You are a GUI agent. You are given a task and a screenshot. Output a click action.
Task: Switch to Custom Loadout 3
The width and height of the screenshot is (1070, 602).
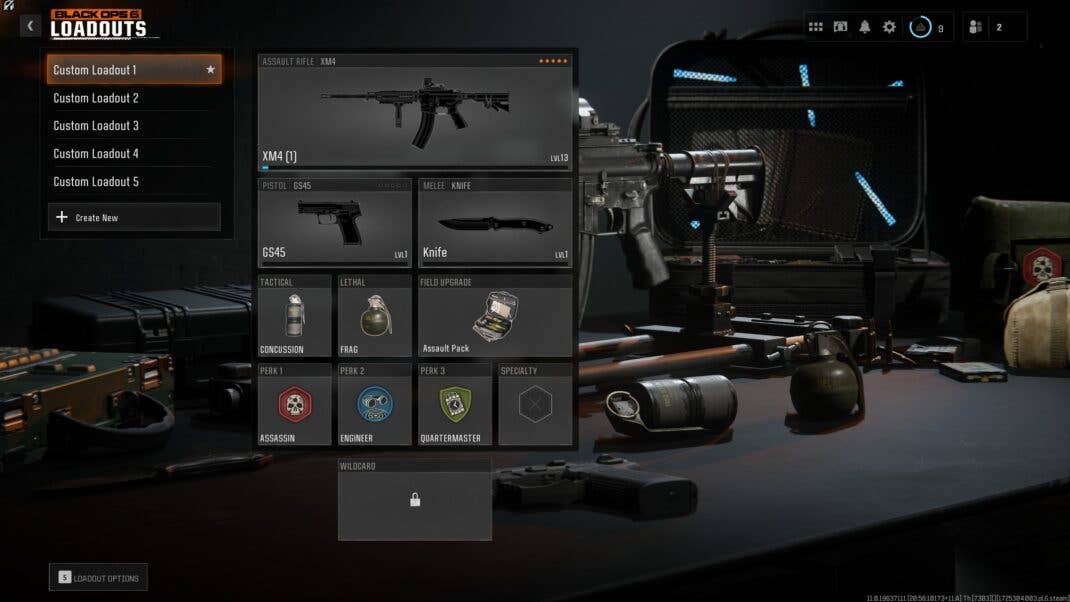coord(134,126)
